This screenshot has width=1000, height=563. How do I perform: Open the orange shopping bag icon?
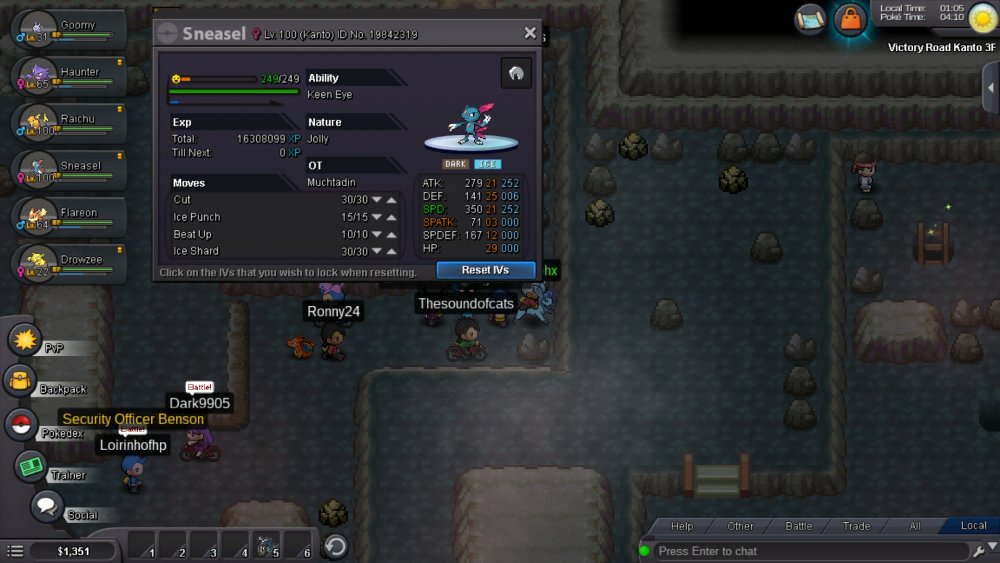pyautogui.click(x=850, y=20)
